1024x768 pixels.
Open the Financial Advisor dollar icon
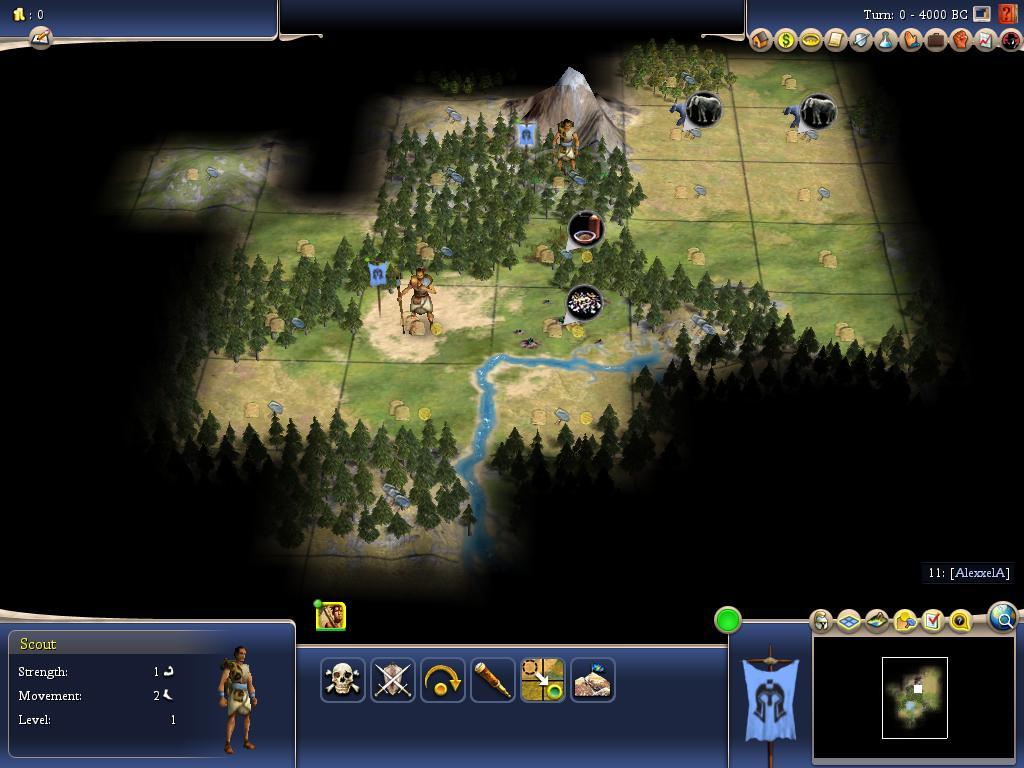coord(785,40)
